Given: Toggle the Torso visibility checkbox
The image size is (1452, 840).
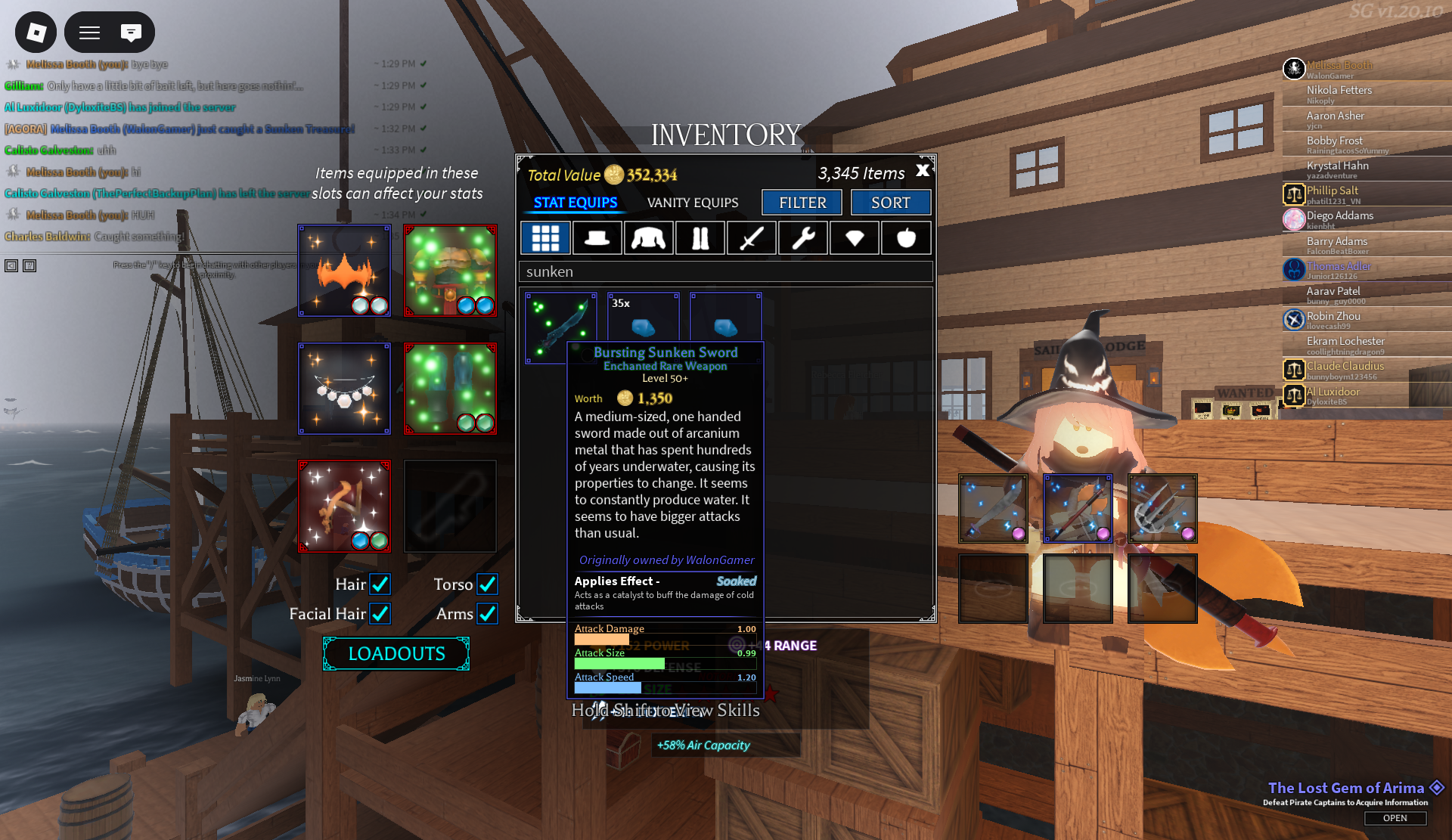Looking at the screenshot, I should click(x=487, y=584).
